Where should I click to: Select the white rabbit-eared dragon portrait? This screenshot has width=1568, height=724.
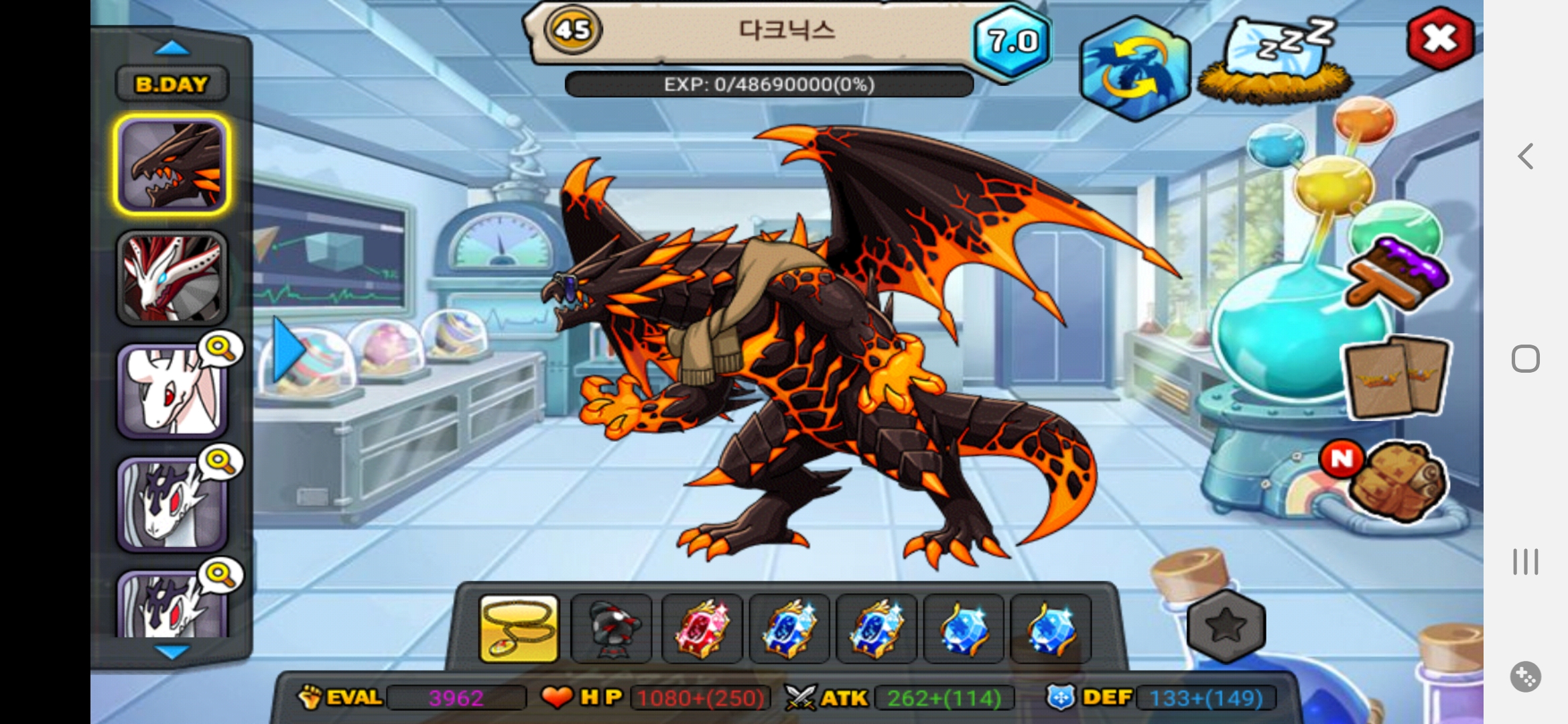tap(172, 391)
